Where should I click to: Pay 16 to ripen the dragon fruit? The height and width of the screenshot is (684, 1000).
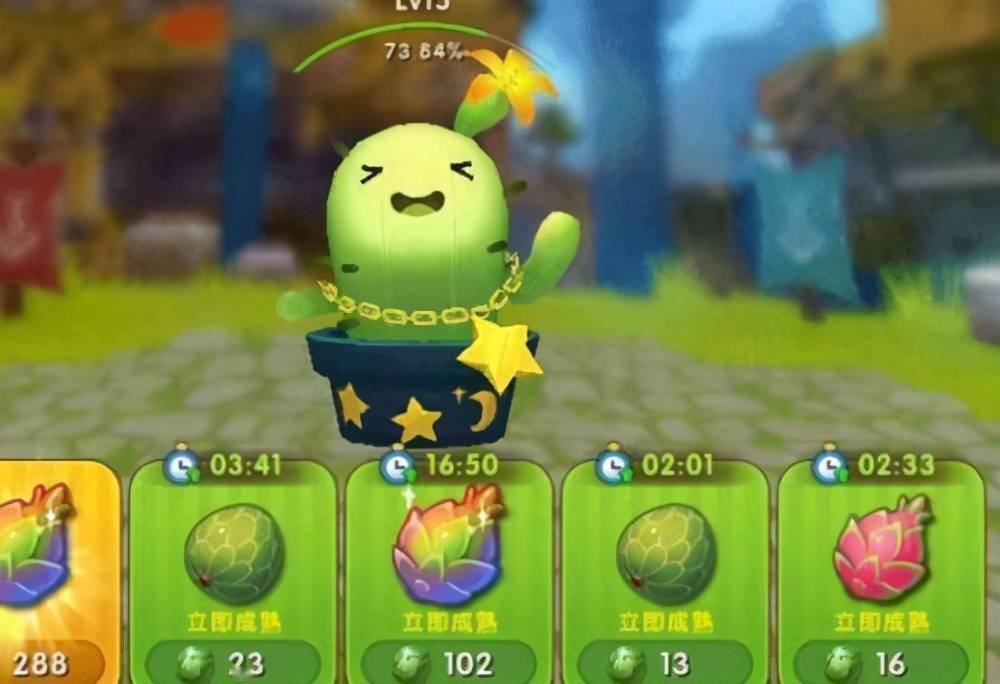pos(881,663)
